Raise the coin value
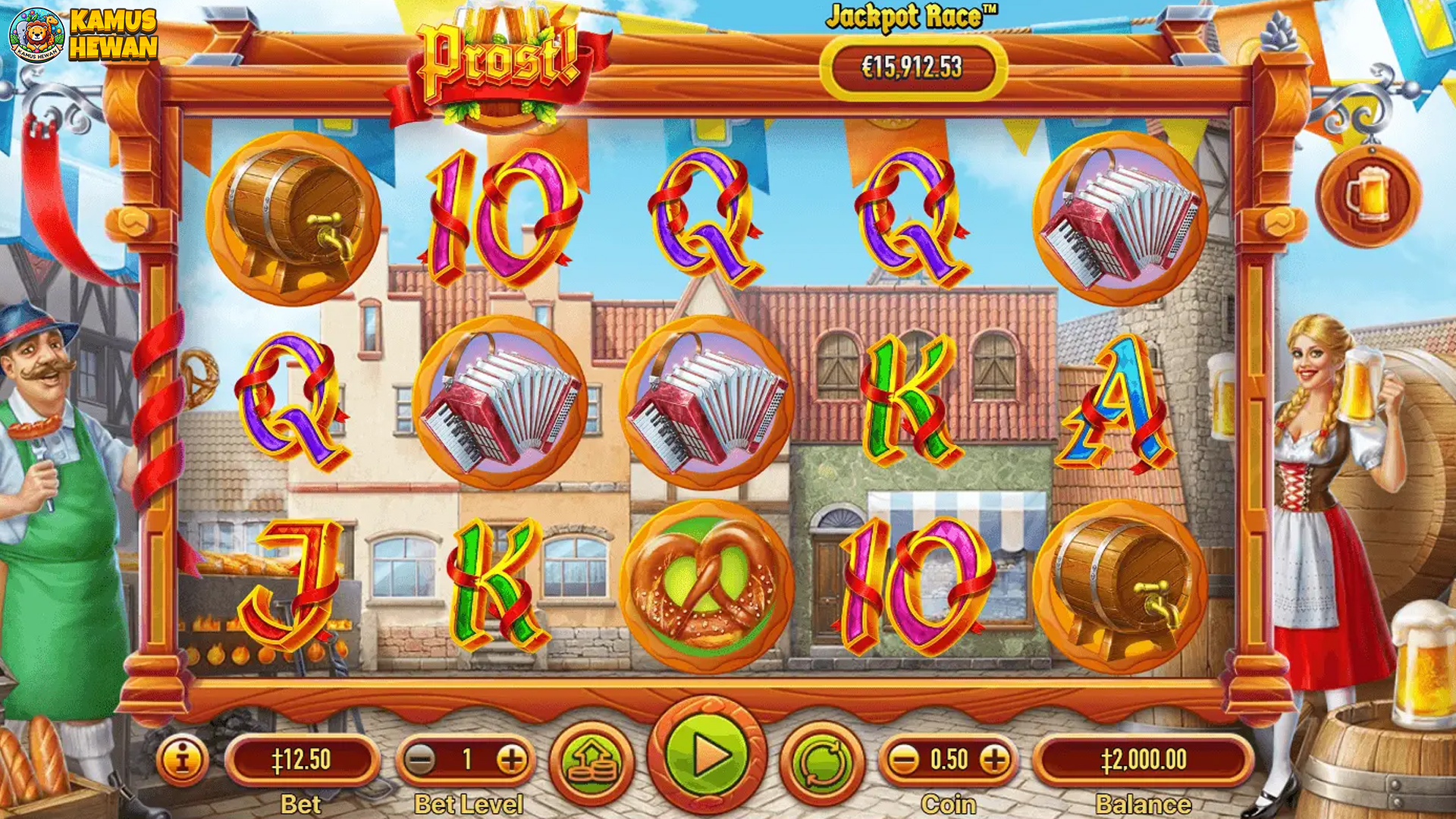This screenshot has height=819, width=1456. pyautogui.click(x=995, y=759)
